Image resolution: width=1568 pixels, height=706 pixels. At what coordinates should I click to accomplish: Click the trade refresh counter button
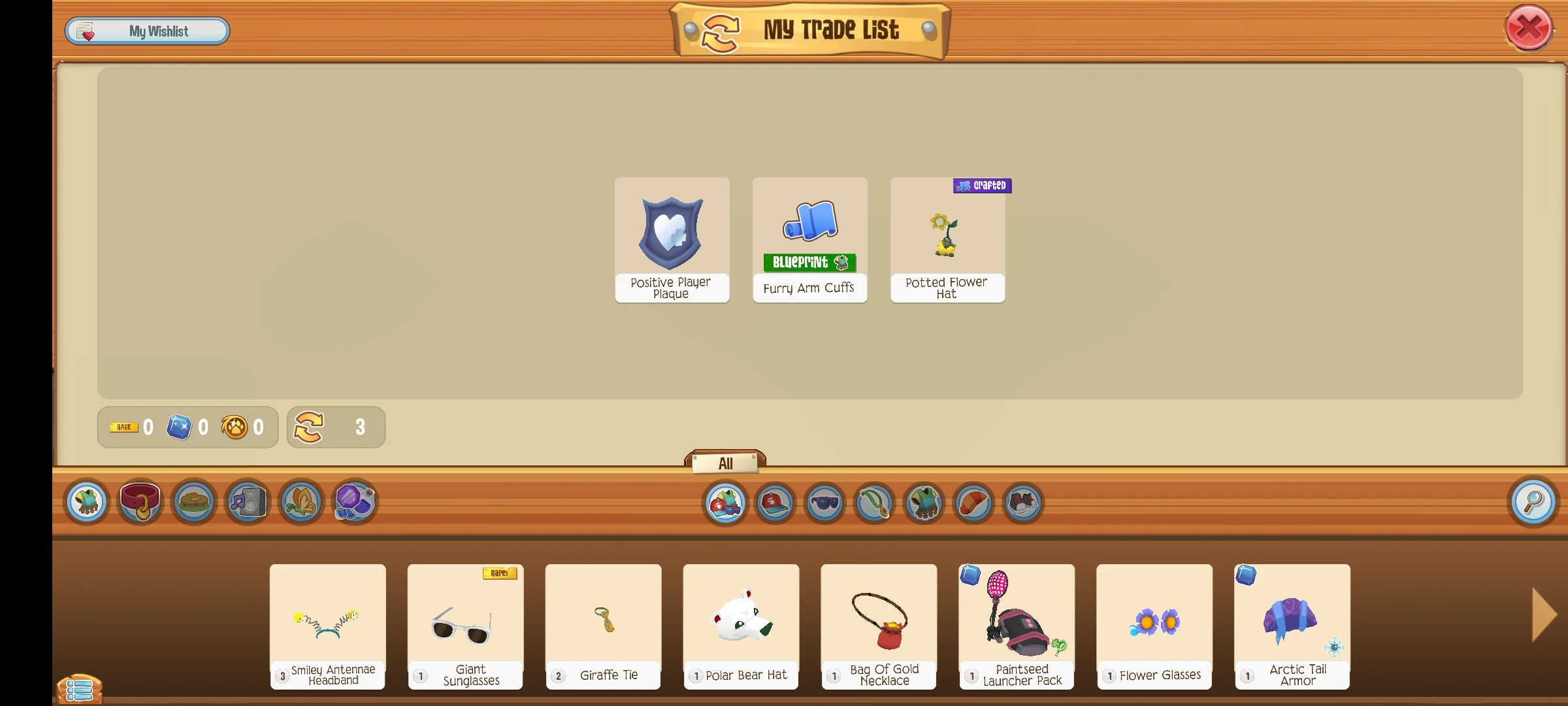(x=335, y=427)
